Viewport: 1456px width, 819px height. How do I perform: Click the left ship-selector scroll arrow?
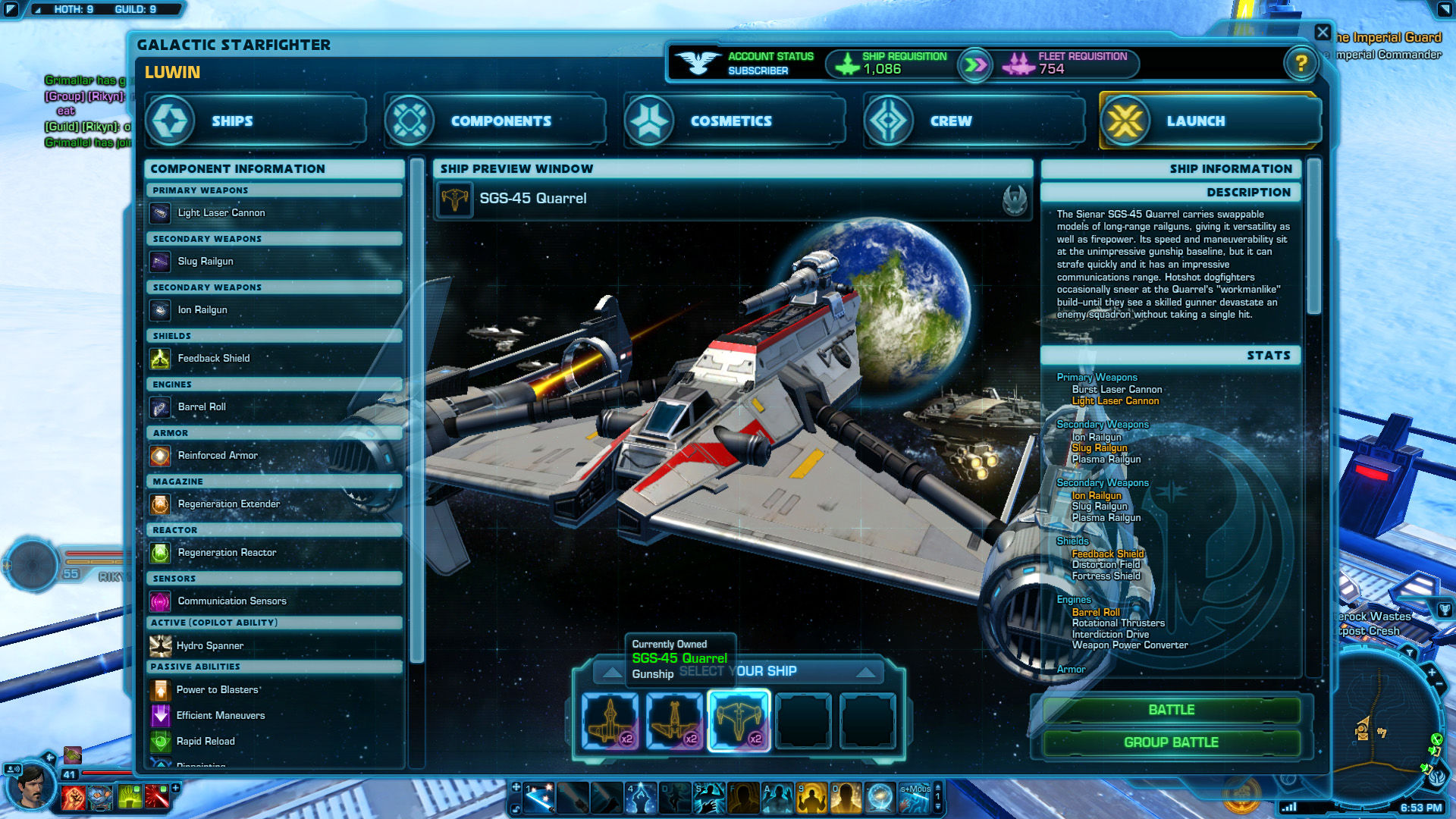(x=611, y=671)
